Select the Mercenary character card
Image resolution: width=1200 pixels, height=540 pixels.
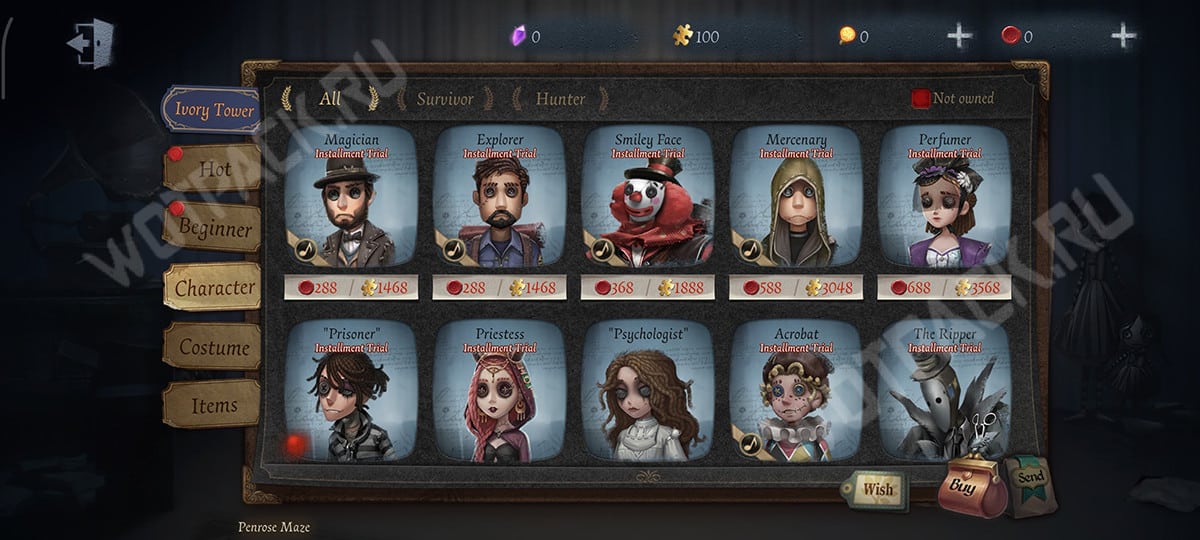click(x=795, y=199)
